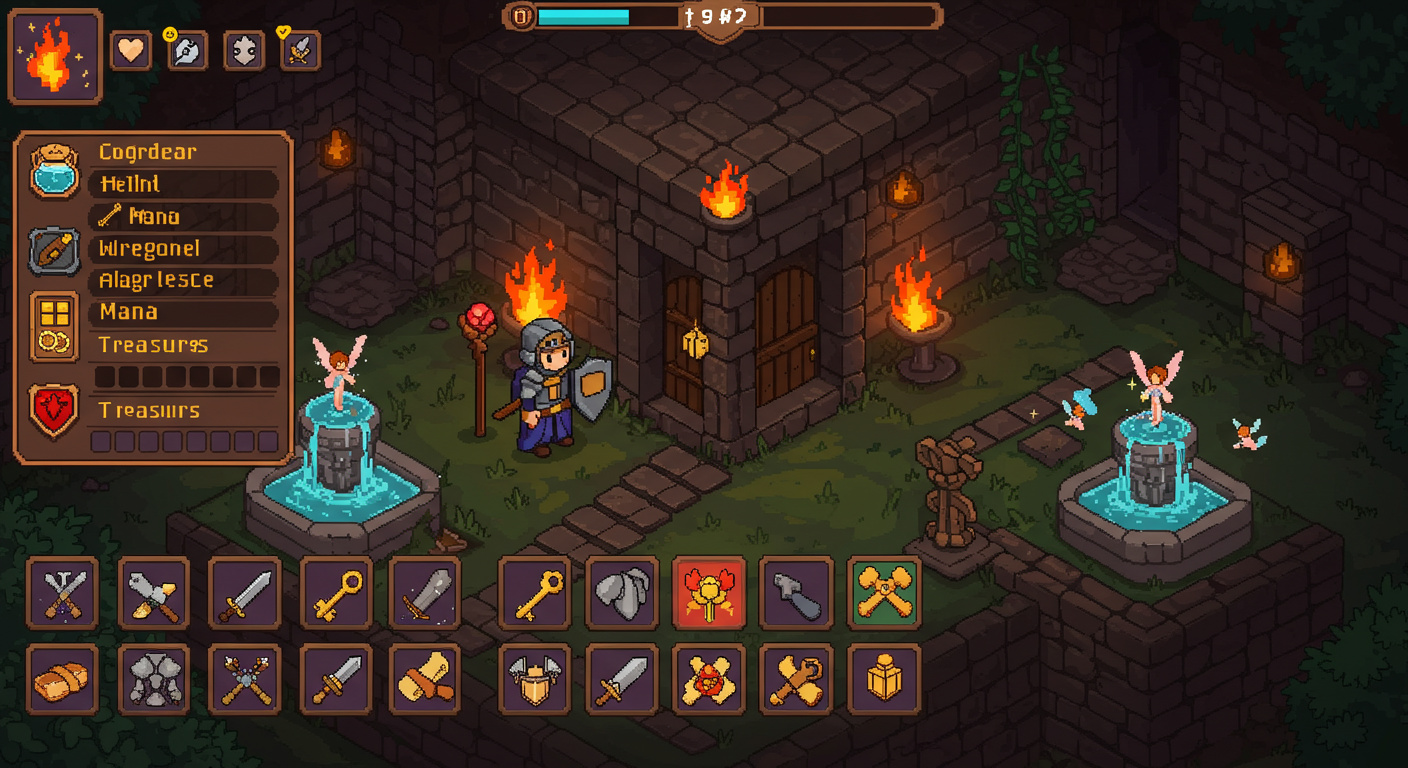Select the Alagrlesce row
Image resolution: width=1408 pixels, height=768 pixels.
[x=184, y=280]
